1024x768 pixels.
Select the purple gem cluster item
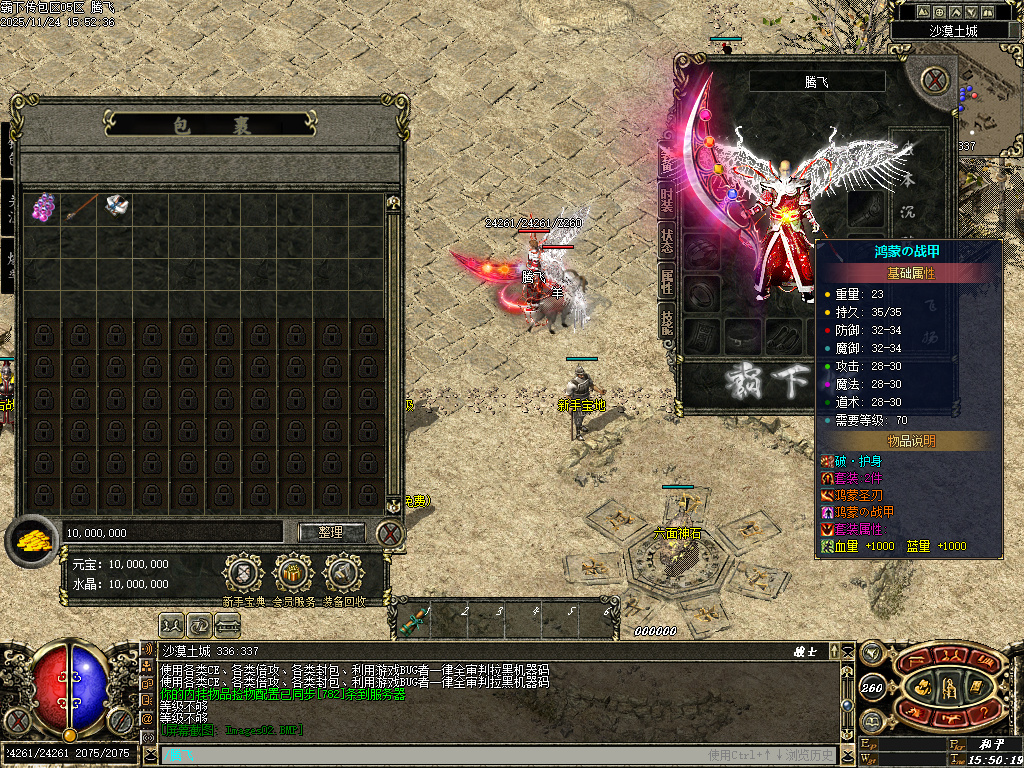pyautogui.click(x=43, y=208)
